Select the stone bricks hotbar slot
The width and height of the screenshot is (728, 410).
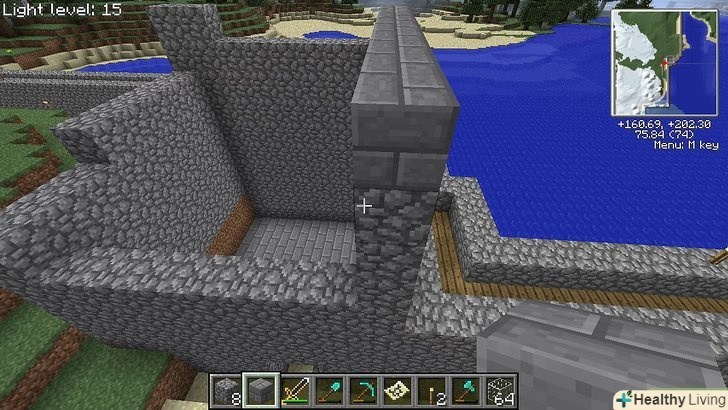click(260, 390)
